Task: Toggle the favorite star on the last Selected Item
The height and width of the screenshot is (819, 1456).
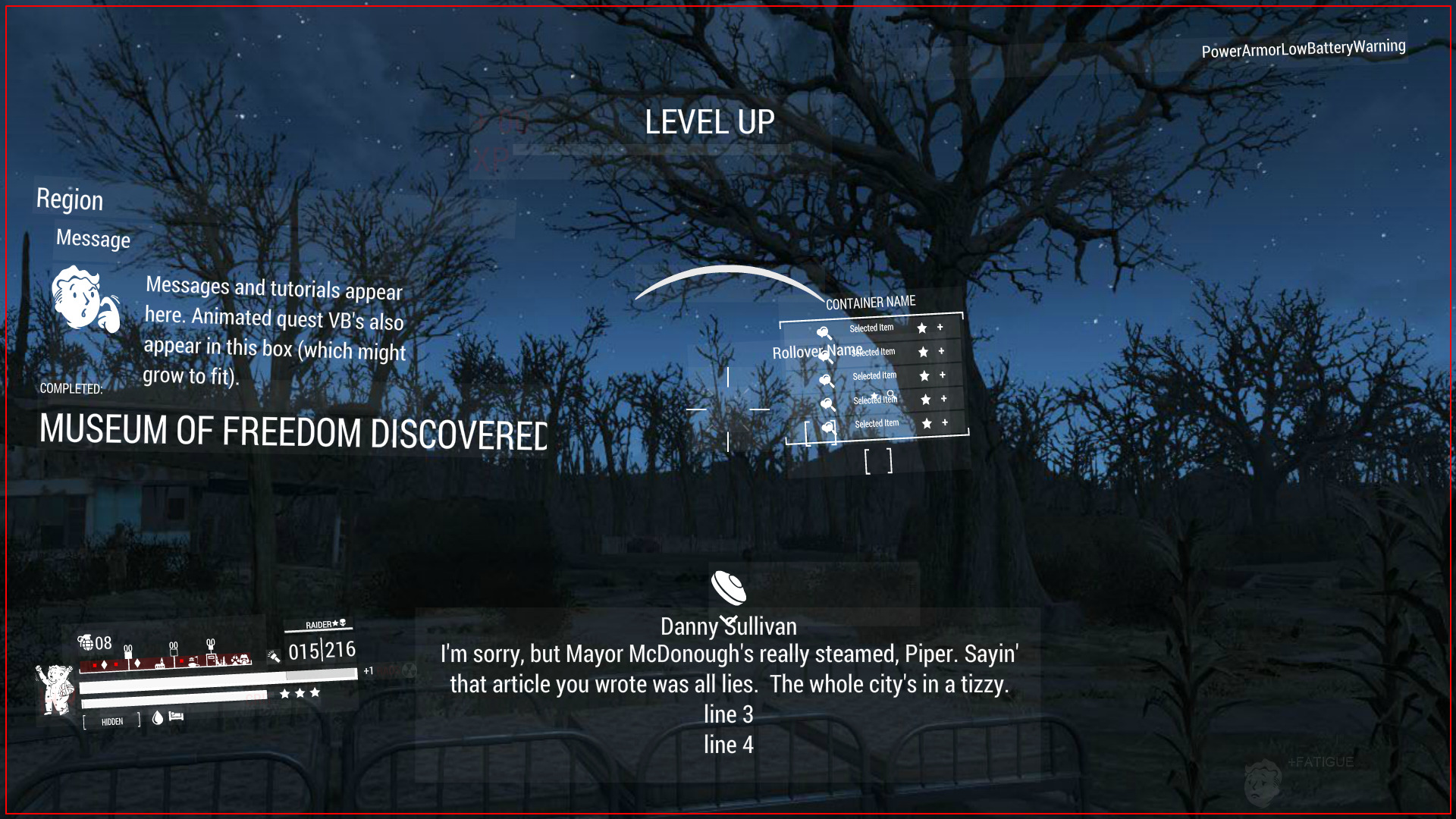Action: pos(927,423)
